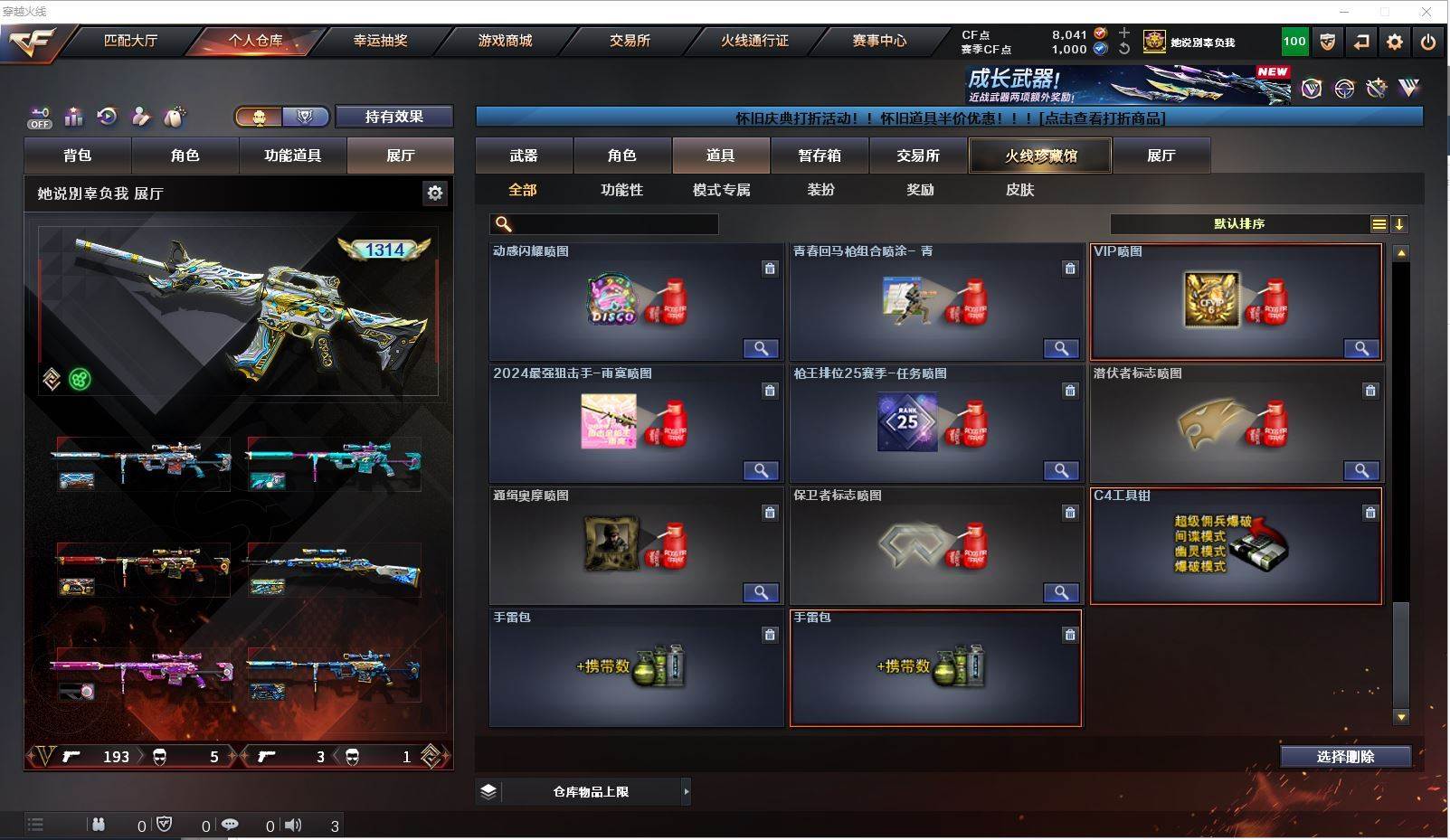Select the 暂存箱 temporary storage tab

coord(819,156)
